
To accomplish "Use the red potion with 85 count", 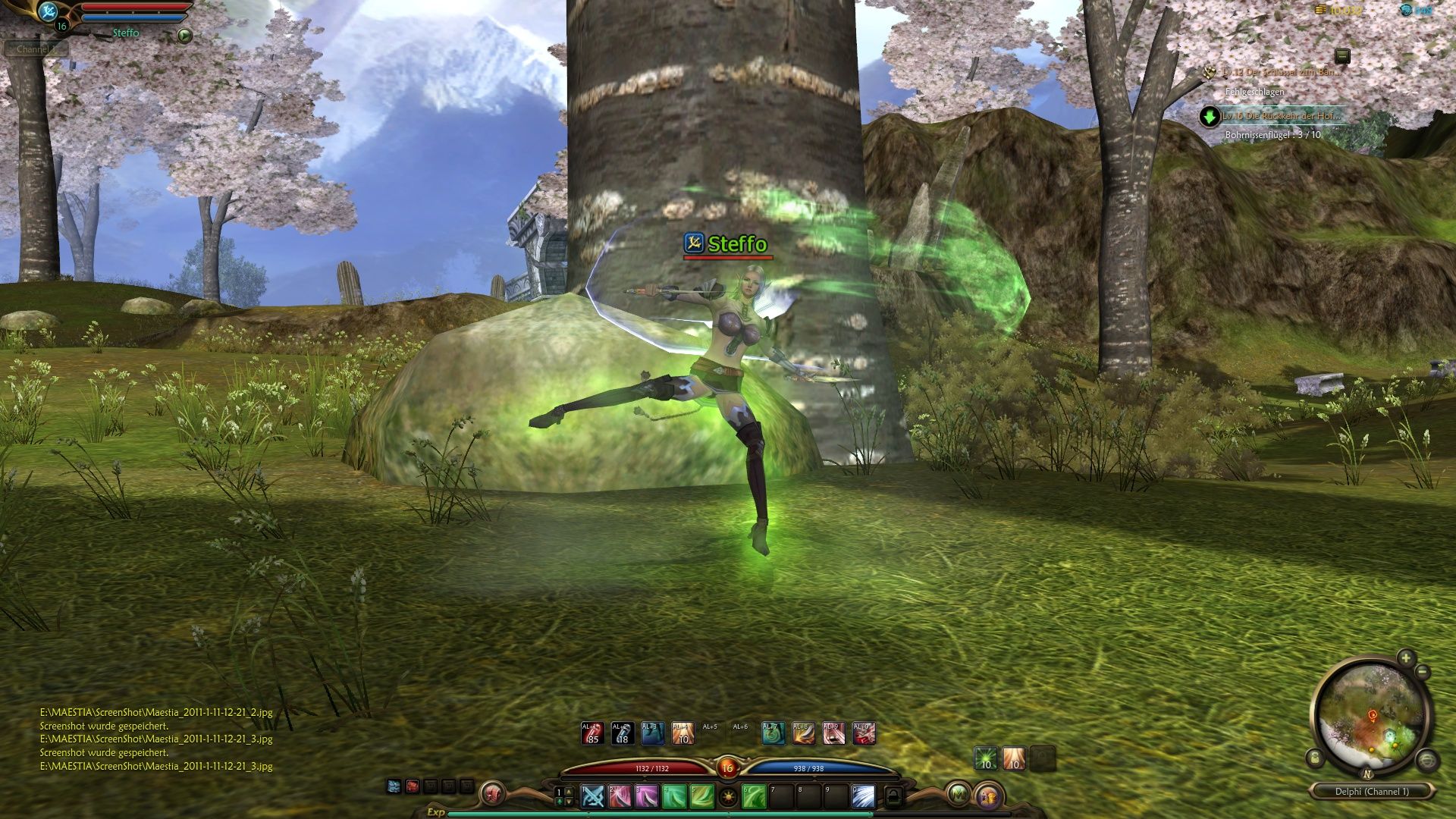I will click(x=592, y=733).
